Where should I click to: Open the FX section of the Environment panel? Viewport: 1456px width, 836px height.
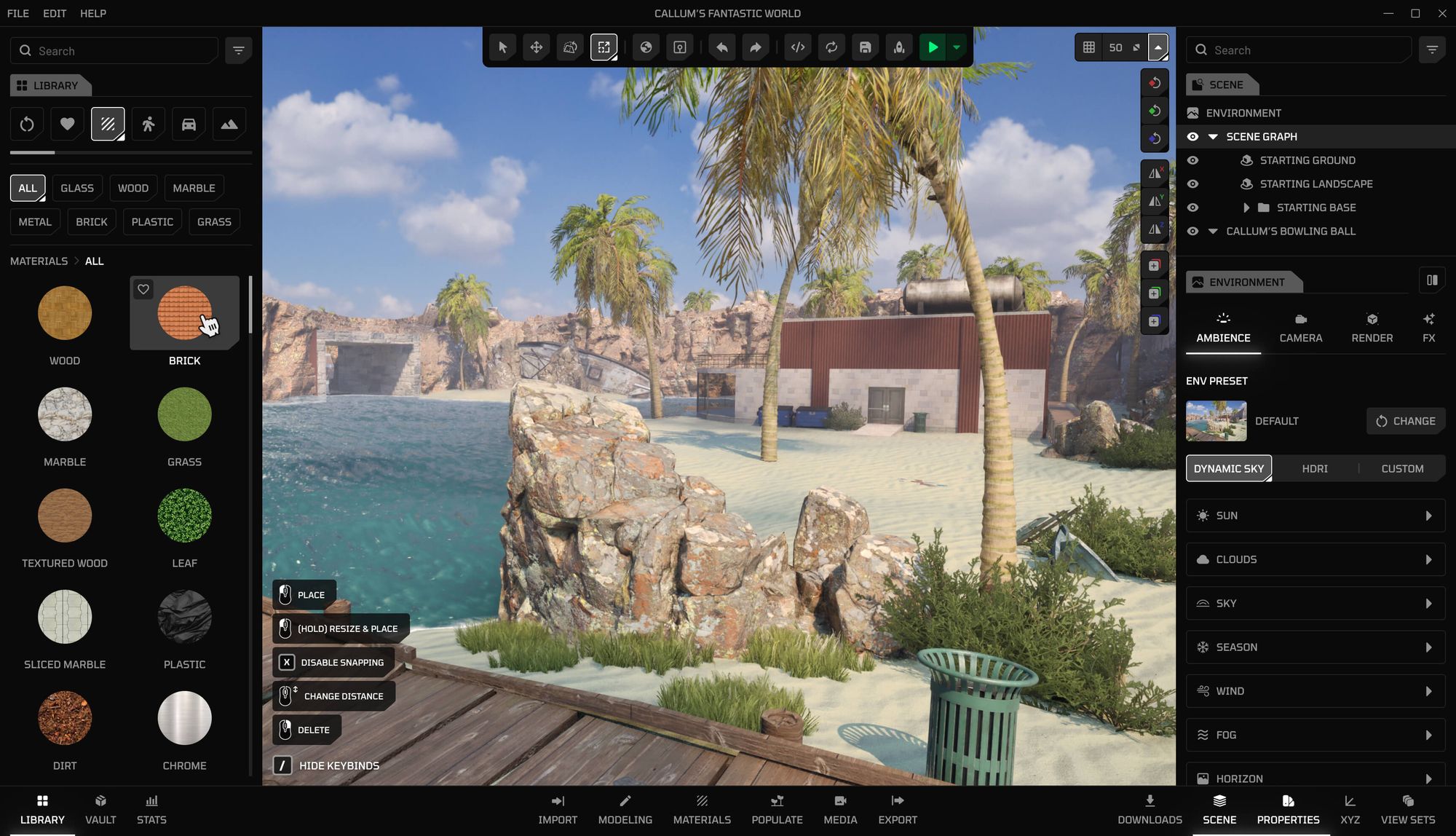click(x=1428, y=326)
